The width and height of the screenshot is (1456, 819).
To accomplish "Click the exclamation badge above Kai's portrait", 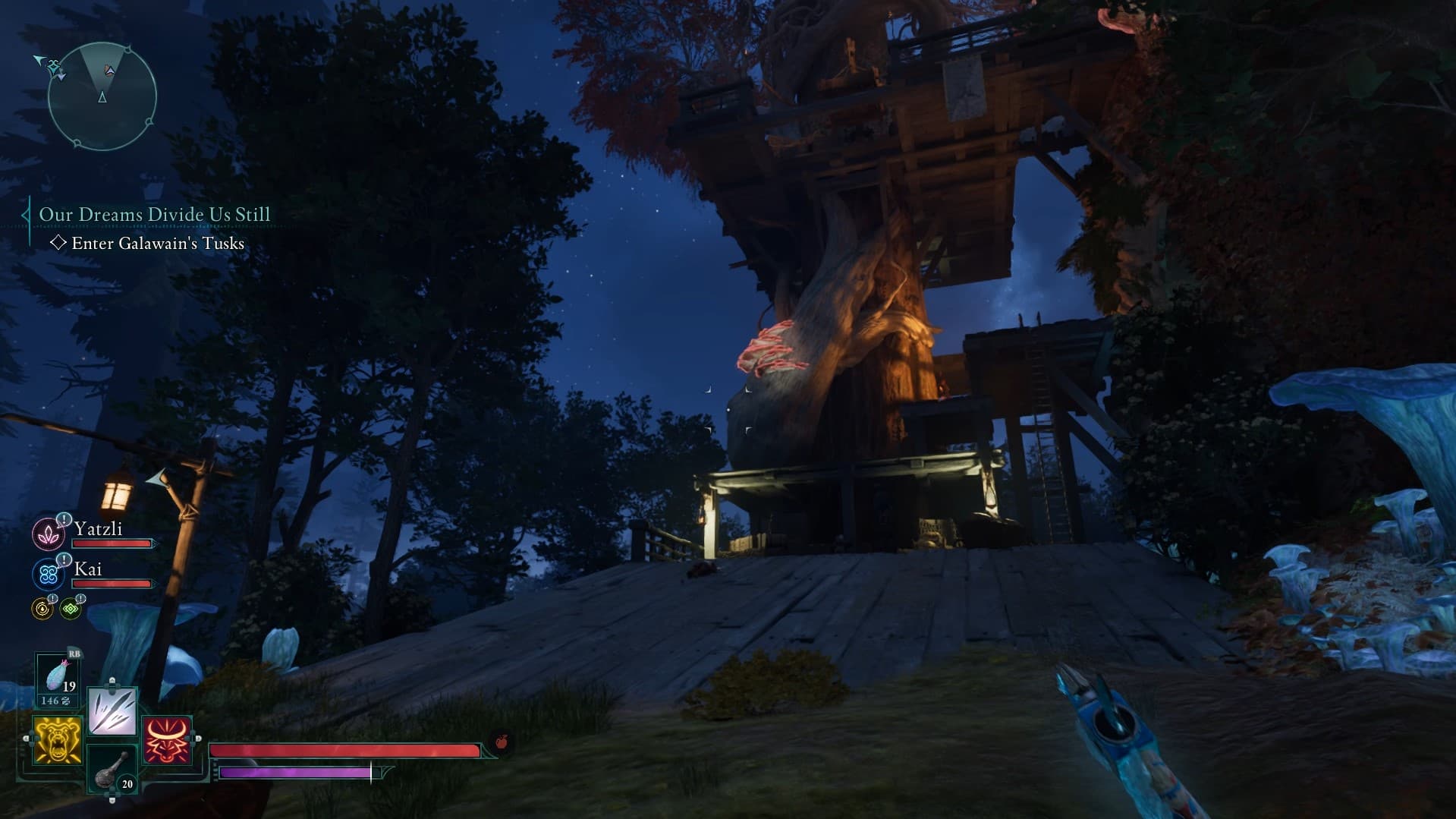I will pyautogui.click(x=64, y=561).
